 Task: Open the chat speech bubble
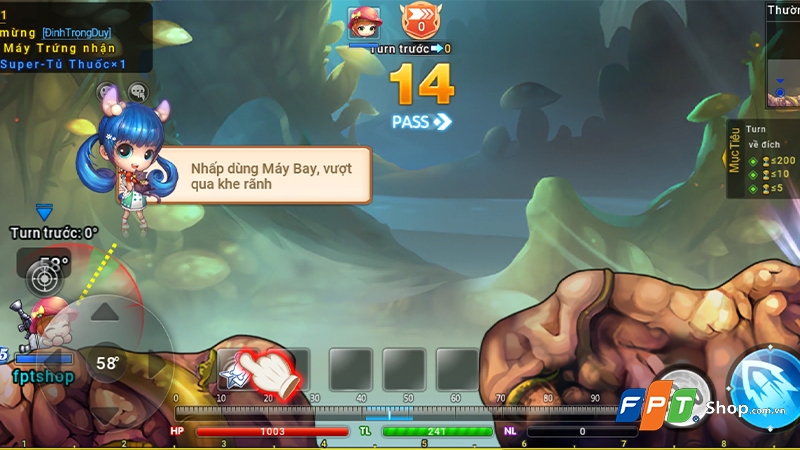[x=138, y=93]
